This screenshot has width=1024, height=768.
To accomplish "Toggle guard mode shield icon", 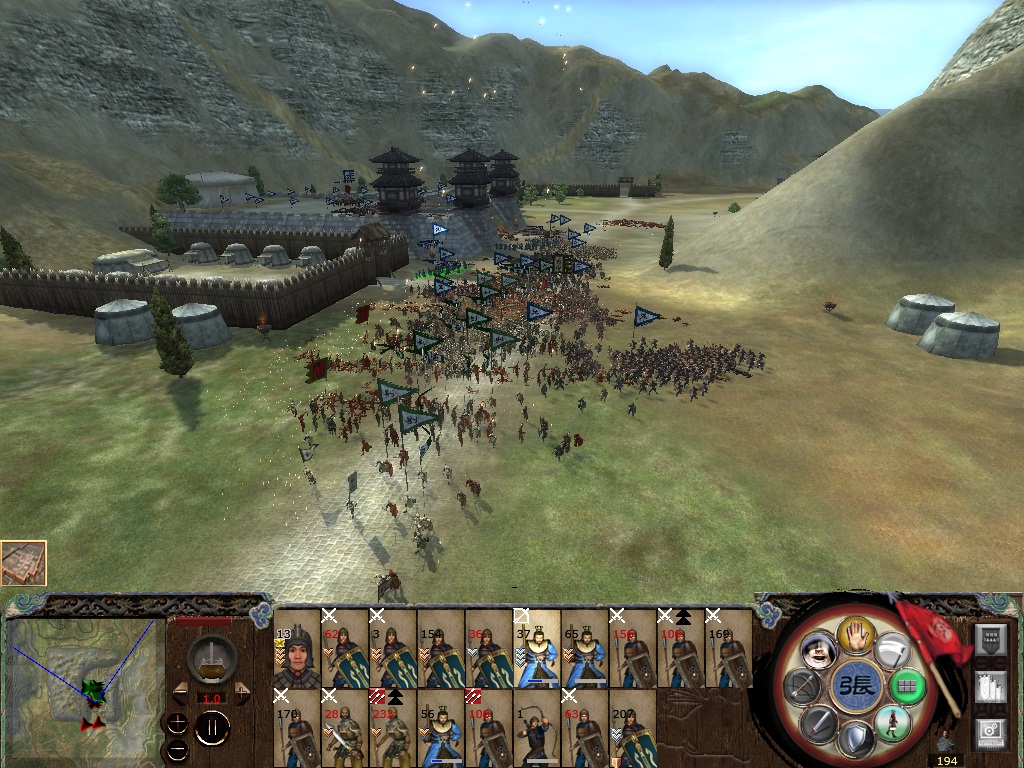I will pos(857,741).
